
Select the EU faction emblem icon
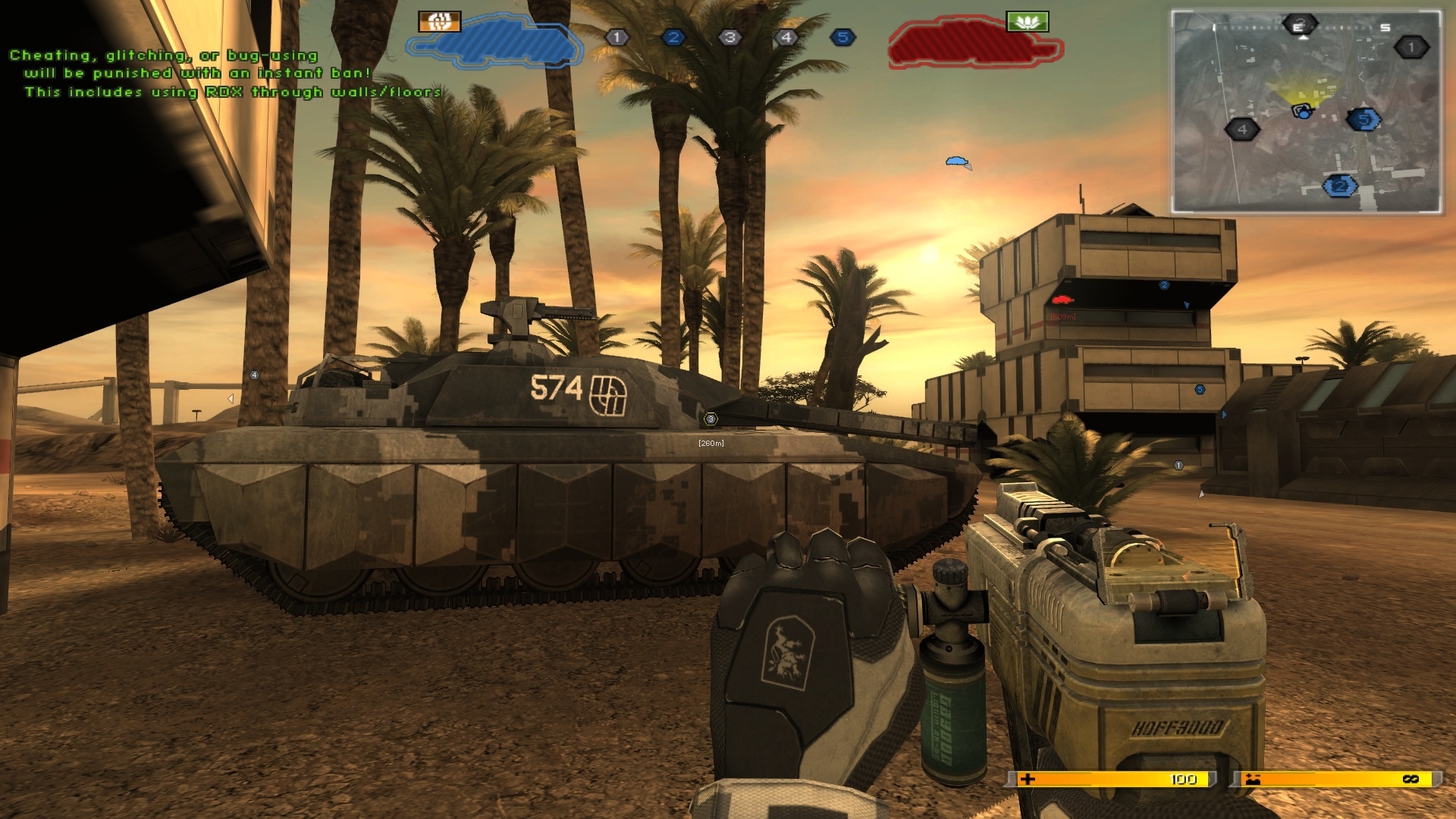tap(438, 20)
